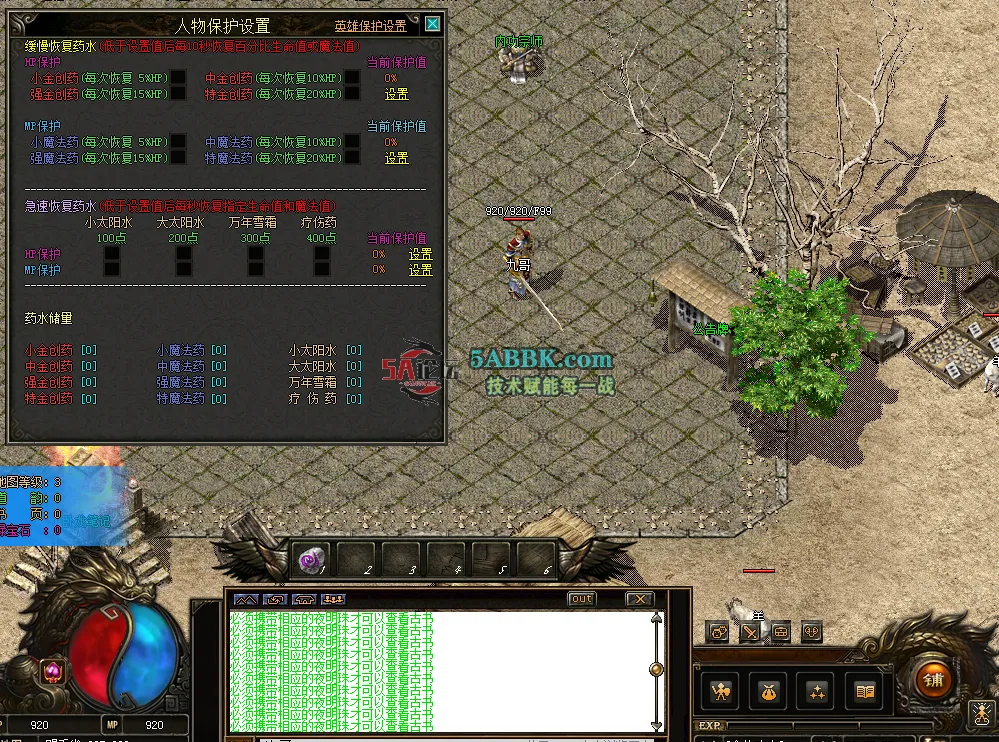
Task: Check the special magic potion 20% box
Action: point(352,158)
